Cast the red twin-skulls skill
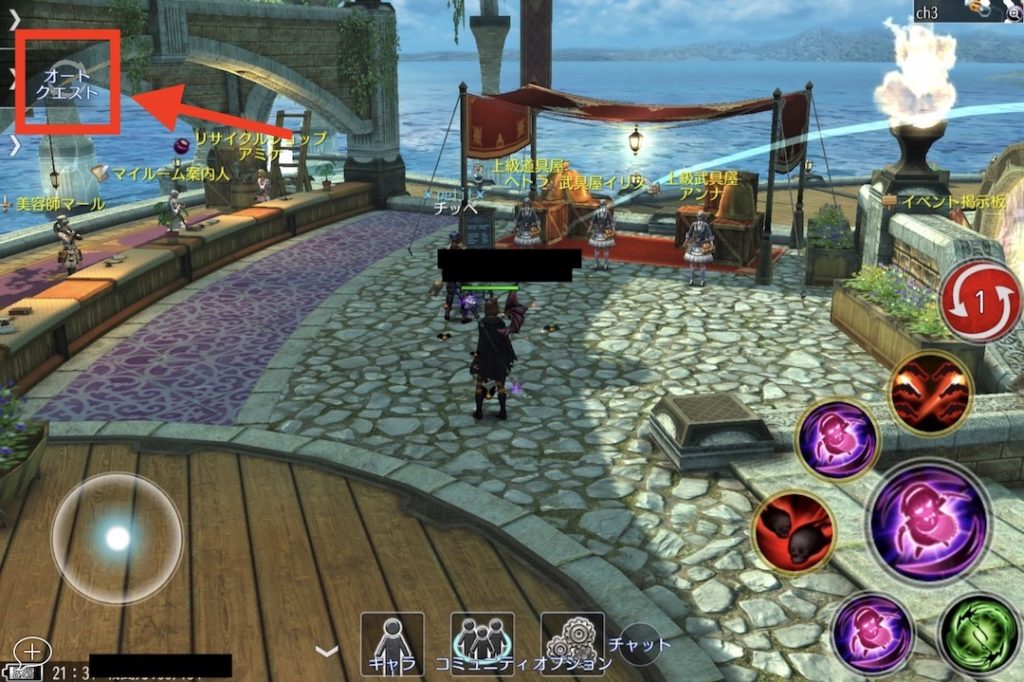1024x682 pixels. click(x=794, y=532)
